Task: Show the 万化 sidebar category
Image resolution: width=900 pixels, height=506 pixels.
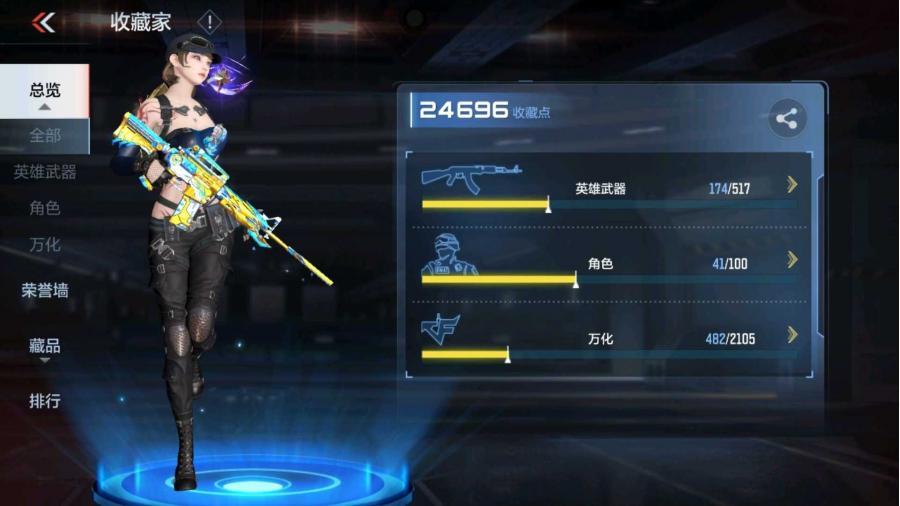Action: [44, 244]
